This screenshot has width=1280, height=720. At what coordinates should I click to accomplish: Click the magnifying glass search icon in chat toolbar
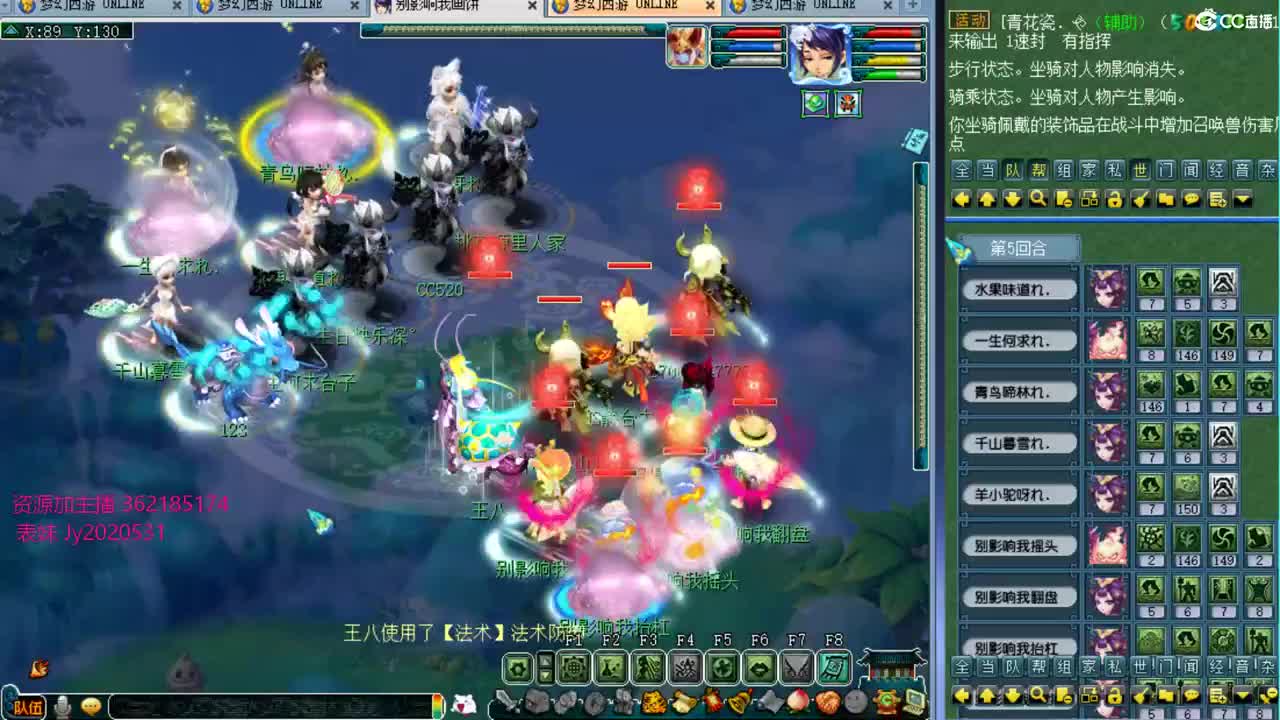(1039, 198)
